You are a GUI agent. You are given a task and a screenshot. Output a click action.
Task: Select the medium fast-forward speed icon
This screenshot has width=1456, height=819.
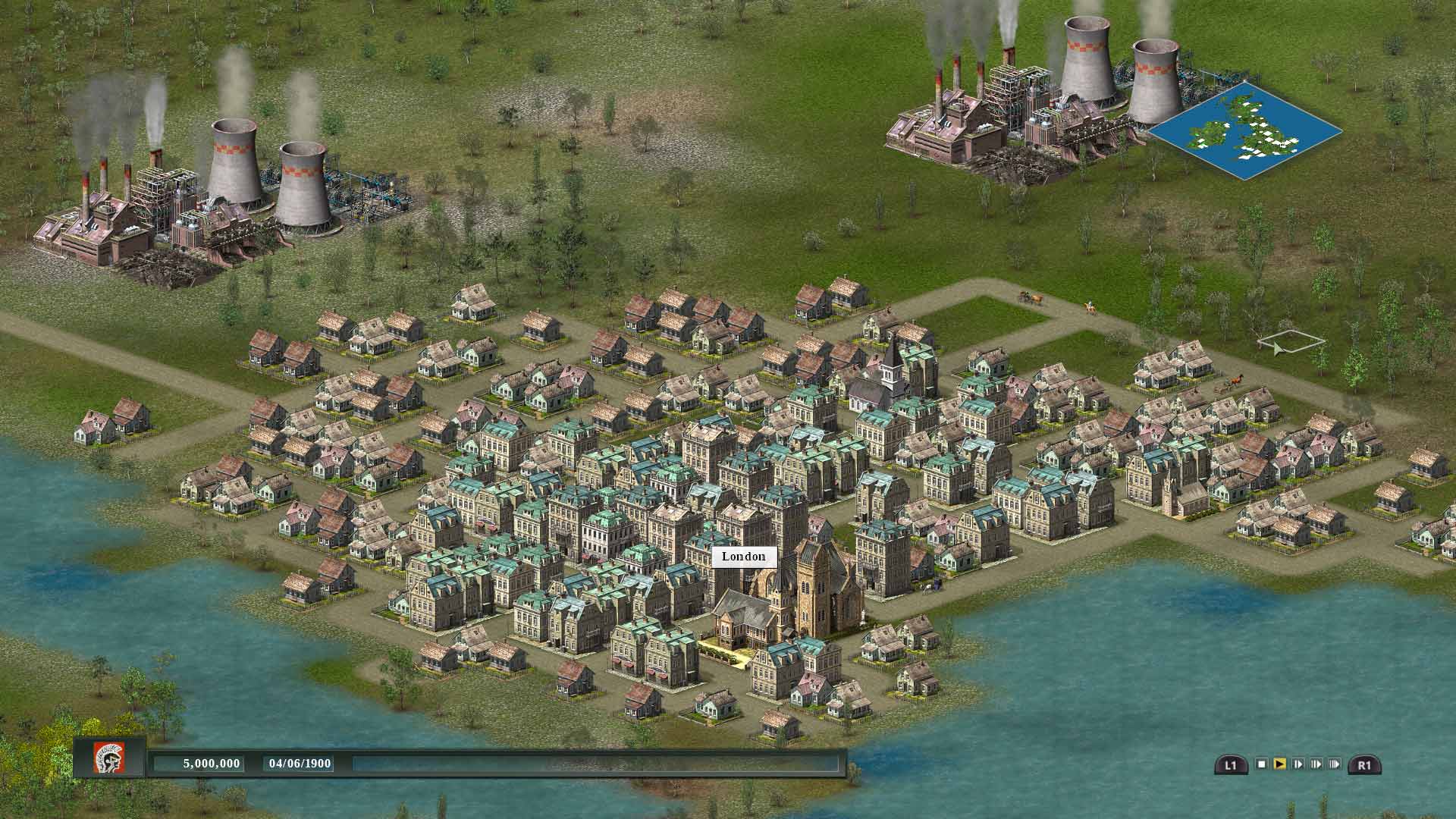click(1316, 764)
